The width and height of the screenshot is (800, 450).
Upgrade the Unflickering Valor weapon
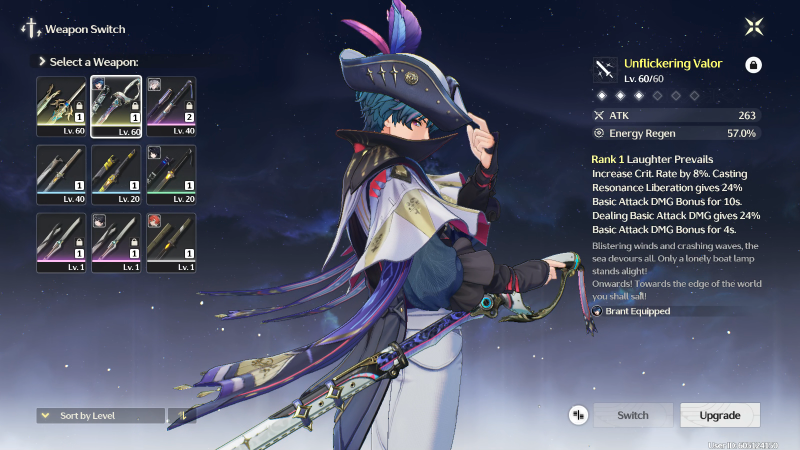click(720, 415)
